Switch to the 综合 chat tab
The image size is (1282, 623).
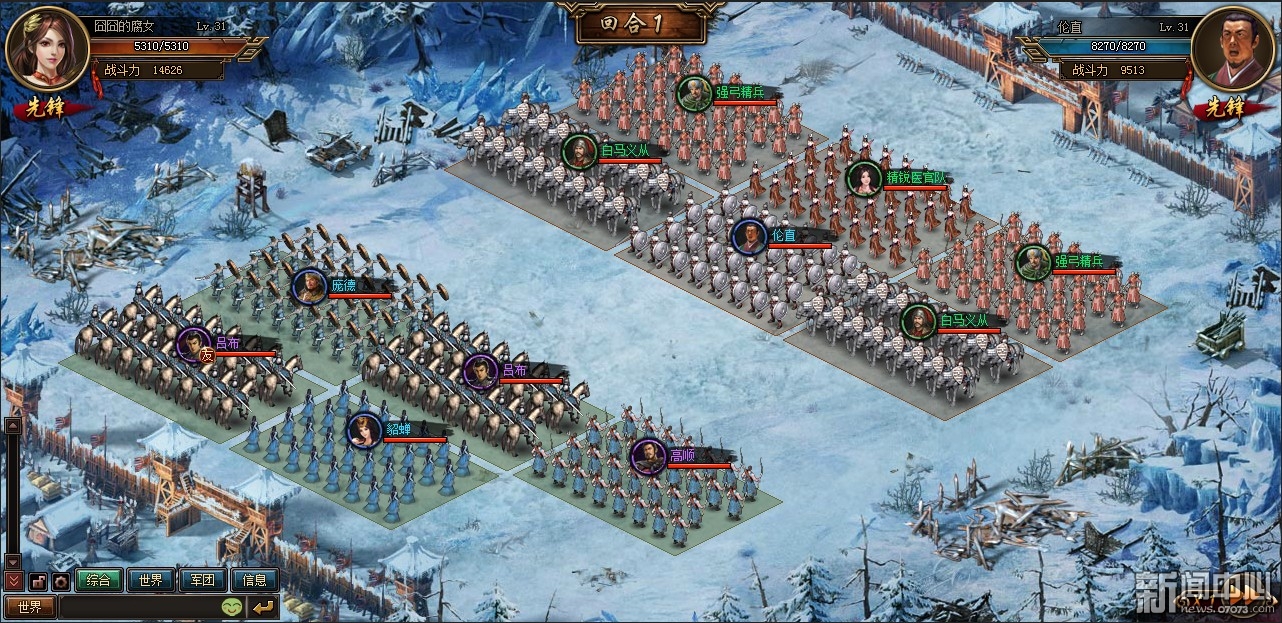coord(99,580)
